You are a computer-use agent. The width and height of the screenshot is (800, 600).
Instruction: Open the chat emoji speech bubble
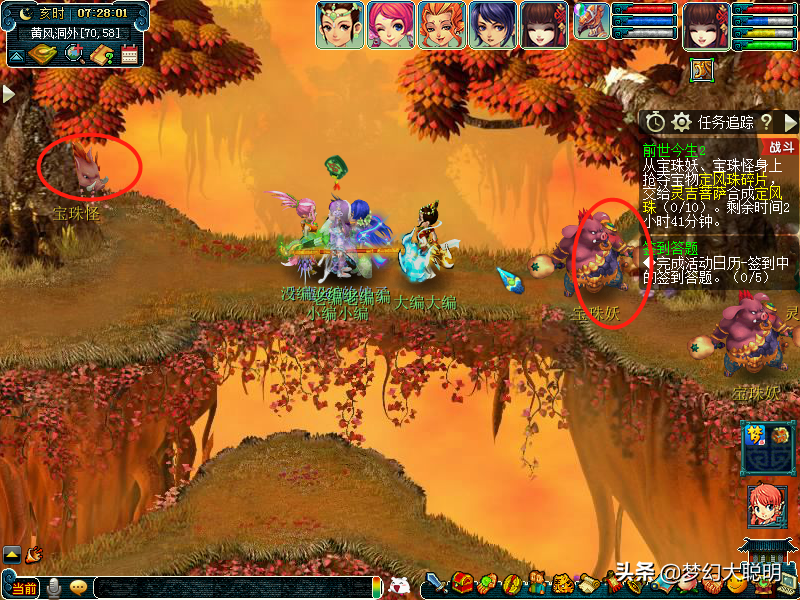point(78,587)
